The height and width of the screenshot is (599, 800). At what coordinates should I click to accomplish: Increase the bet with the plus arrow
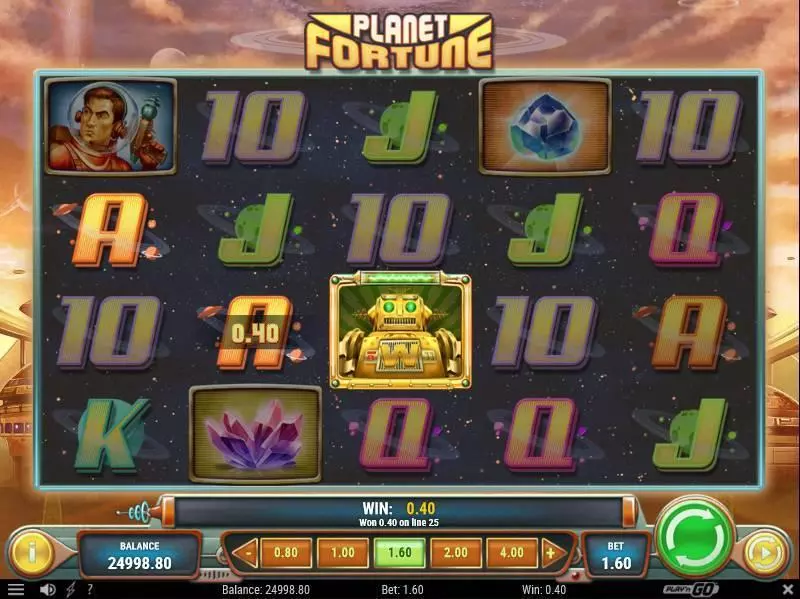[x=550, y=551]
